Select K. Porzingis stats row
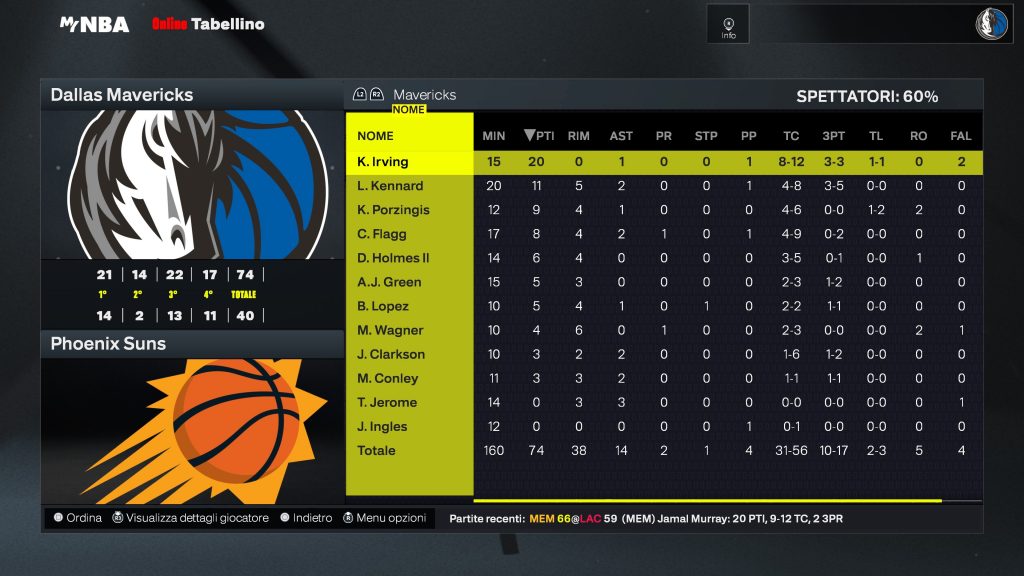The width and height of the screenshot is (1024, 576). click(394, 210)
